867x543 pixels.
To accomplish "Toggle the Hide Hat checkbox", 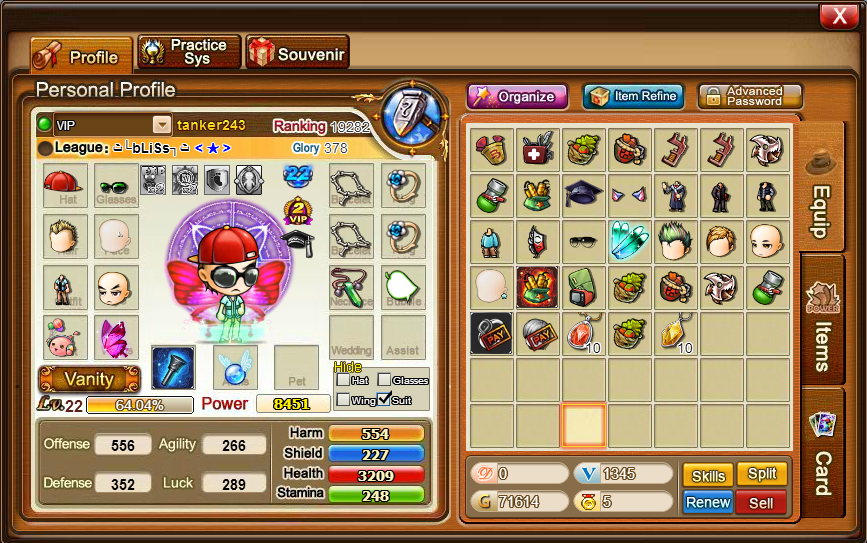I will pos(344,380).
